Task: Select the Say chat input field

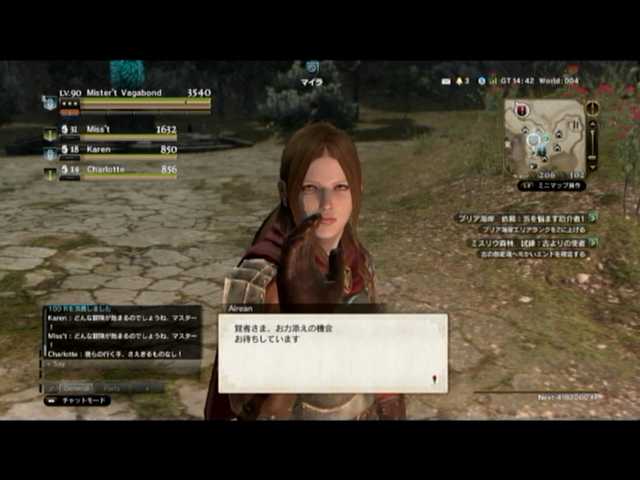Action: (x=120, y=367)
